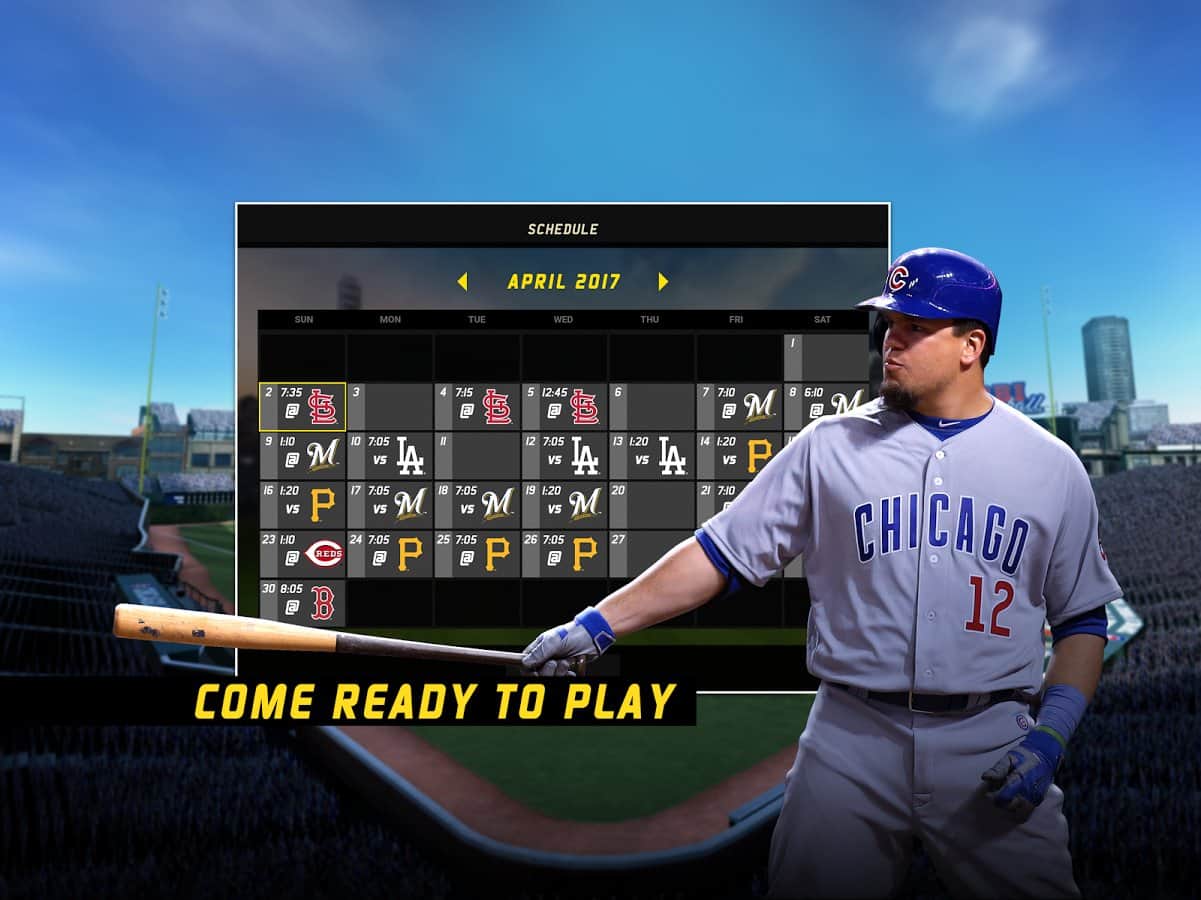Select the April 30 game at Red Sox

point(303,603)
